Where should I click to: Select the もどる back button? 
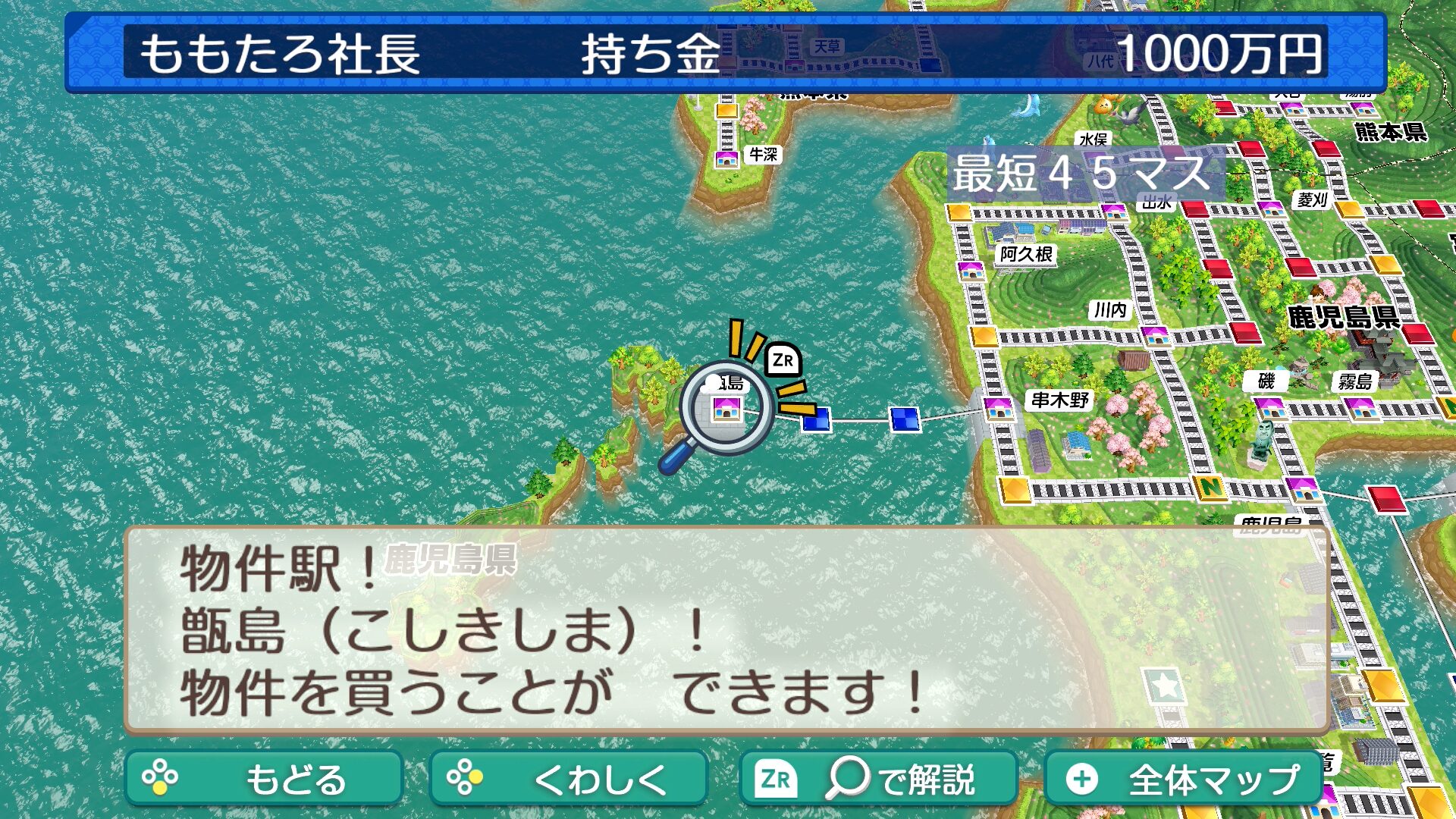(x=263, y=779)
